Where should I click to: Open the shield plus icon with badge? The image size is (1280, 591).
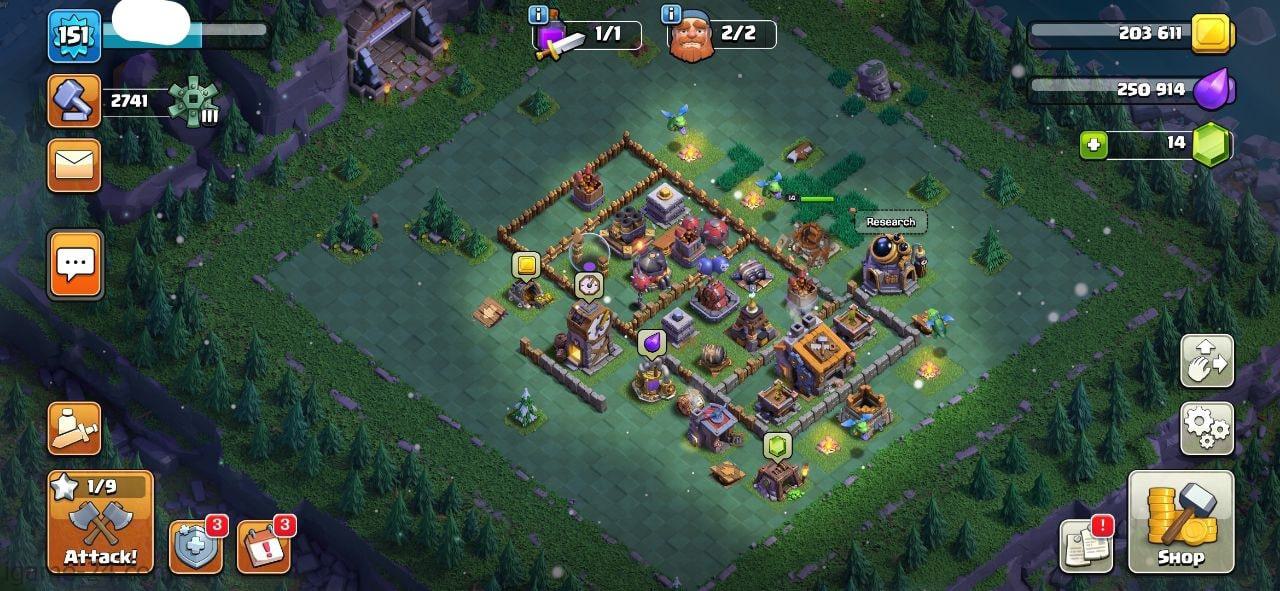coord(195,547)
